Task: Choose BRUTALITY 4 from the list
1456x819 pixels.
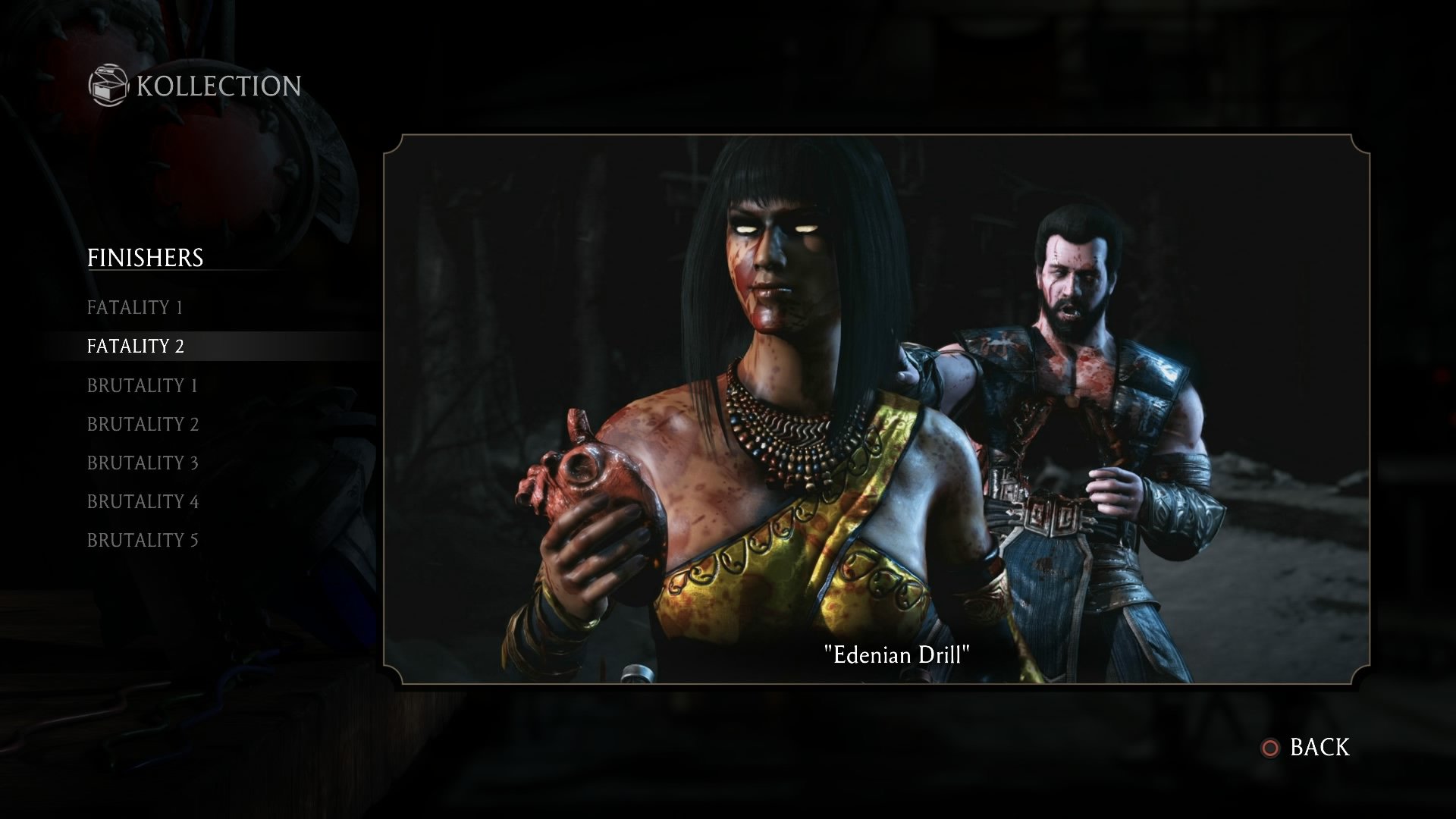Action: (x=142, y=501)
